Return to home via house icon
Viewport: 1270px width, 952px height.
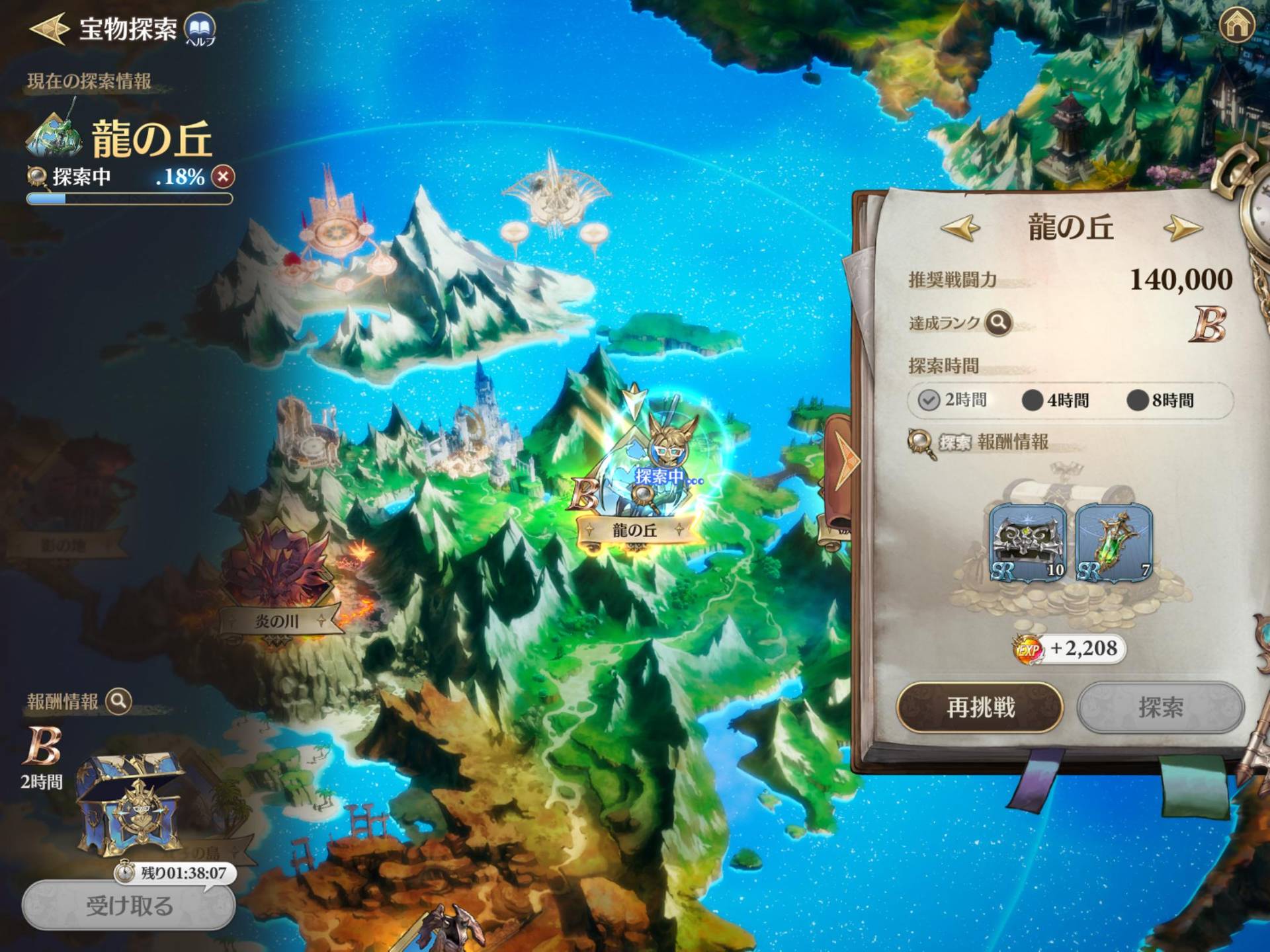1236,26
